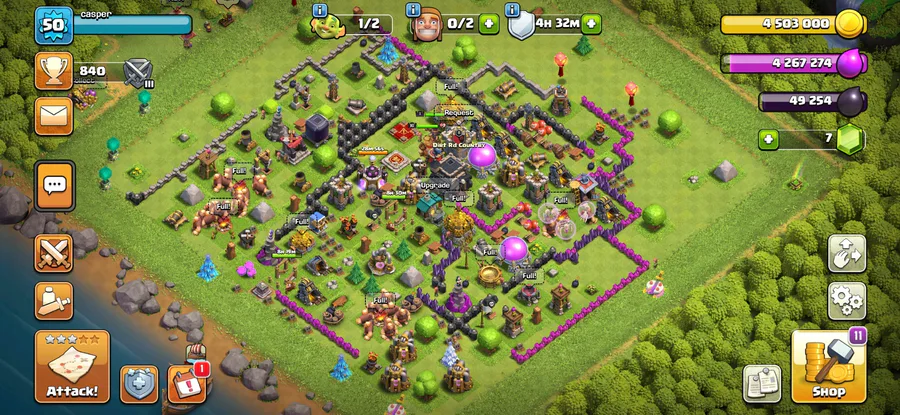Add shield time with the green plus

592,23
